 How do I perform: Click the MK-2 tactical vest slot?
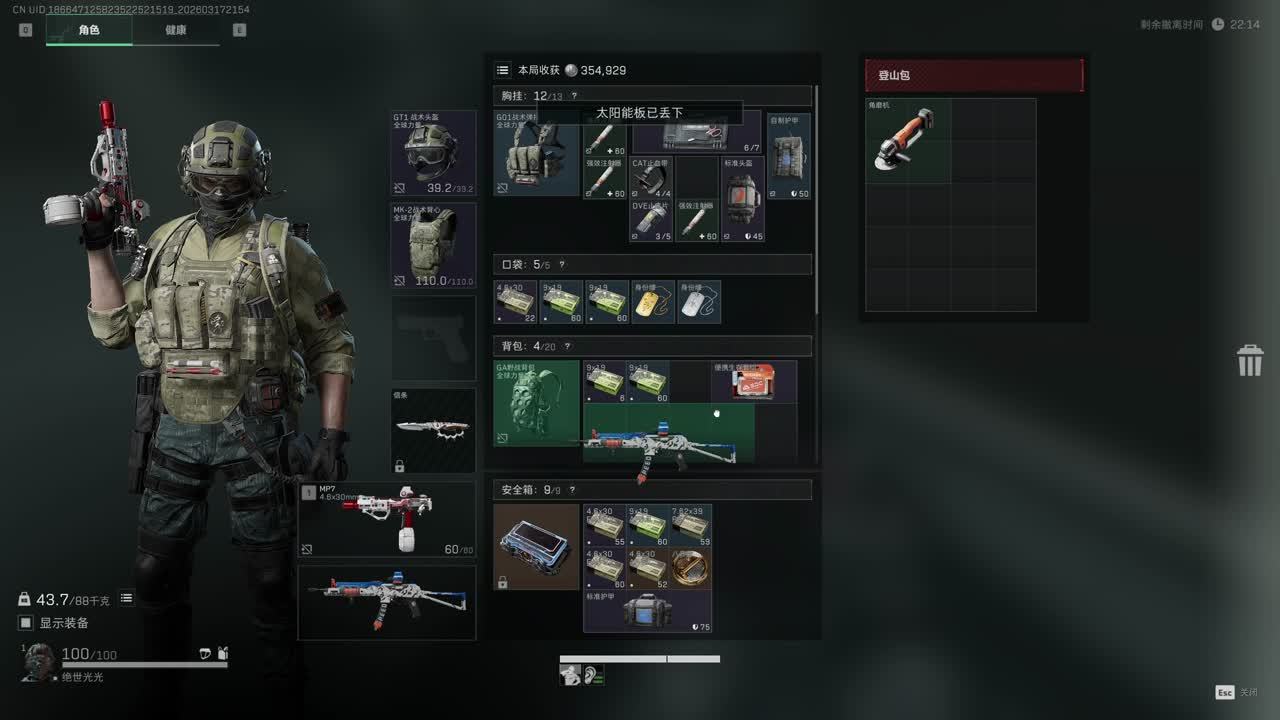[433, 246]
